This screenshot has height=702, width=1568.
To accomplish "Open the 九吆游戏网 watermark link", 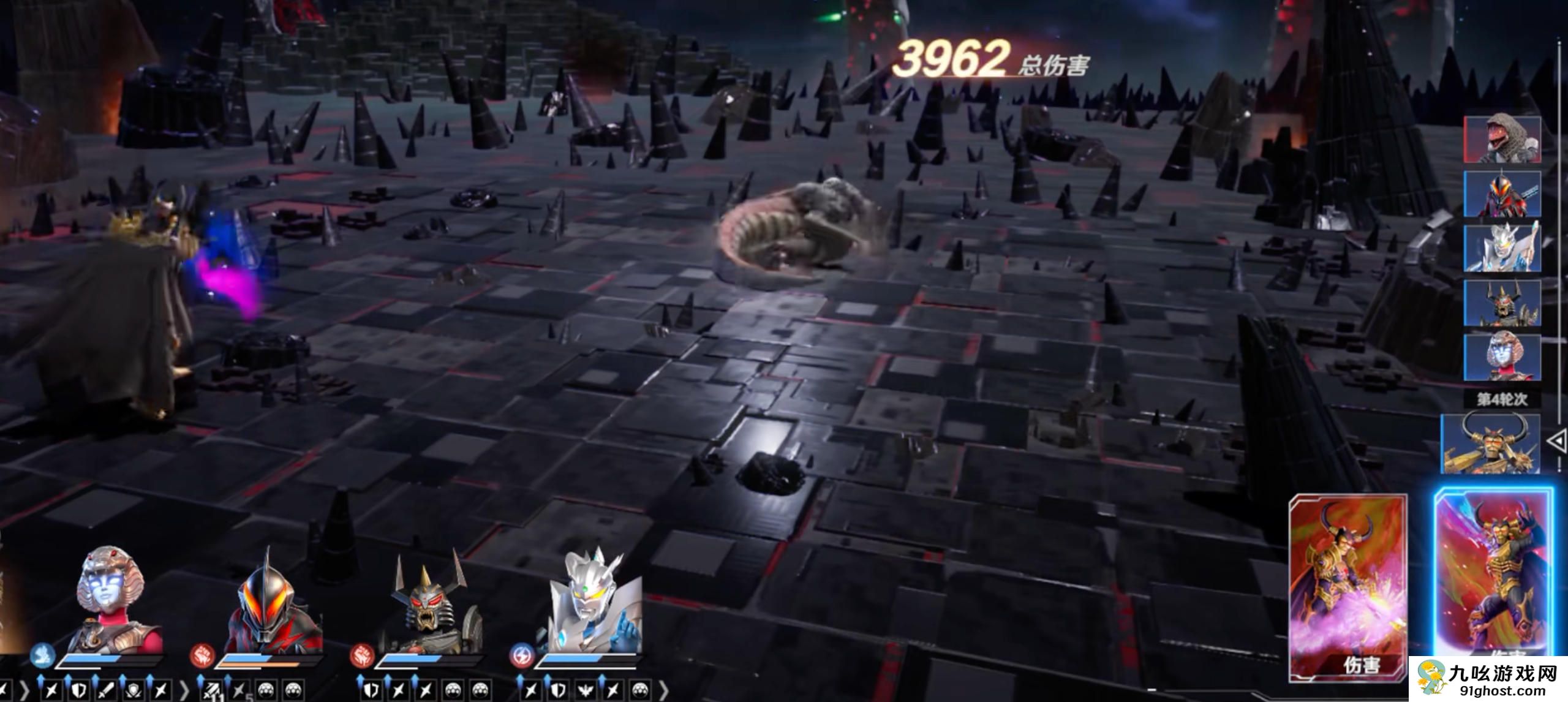I will (x=1488, y=679).
